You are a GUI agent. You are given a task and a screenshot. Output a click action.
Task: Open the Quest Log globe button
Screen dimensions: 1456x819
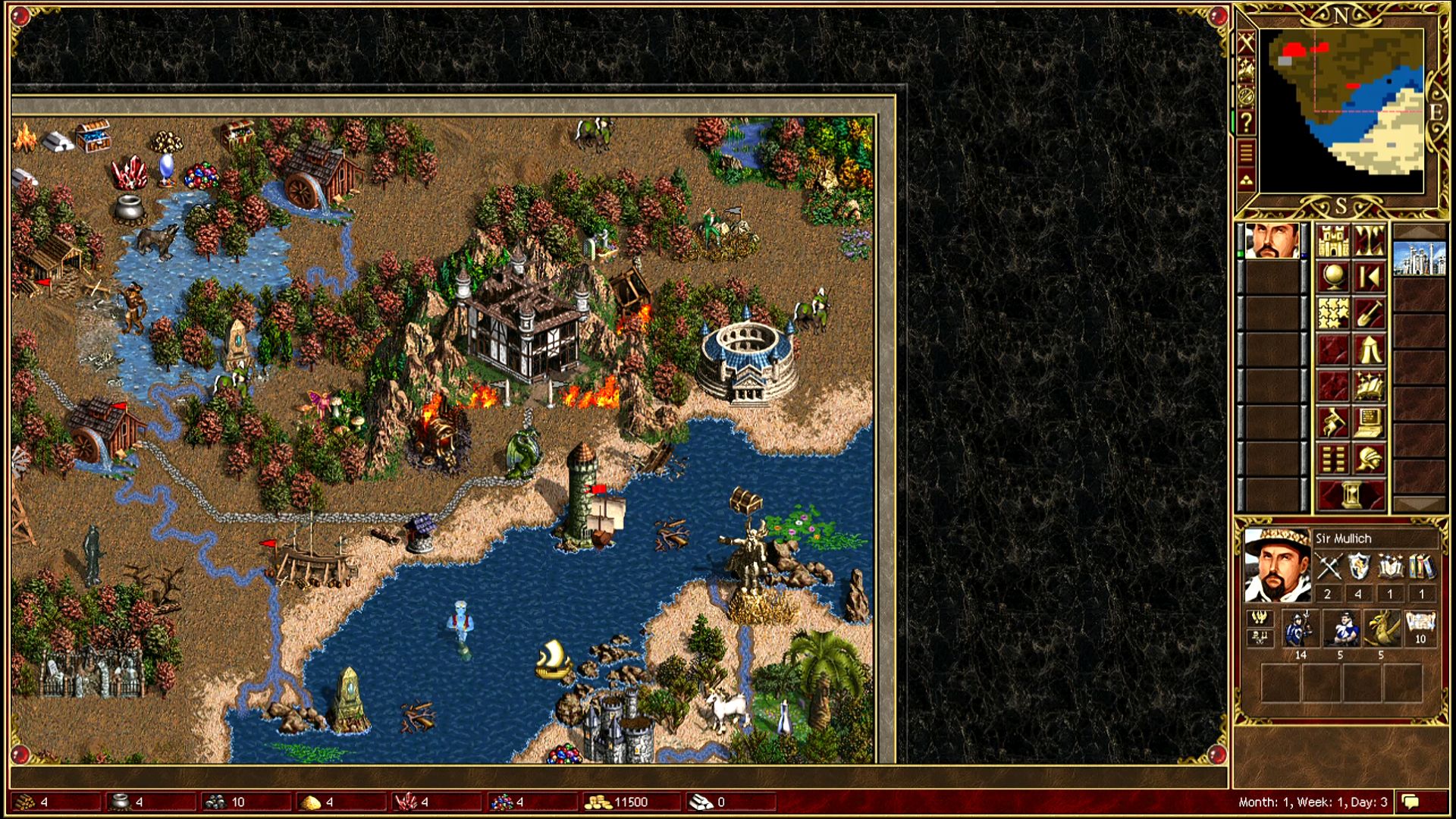click(1332, 278)
